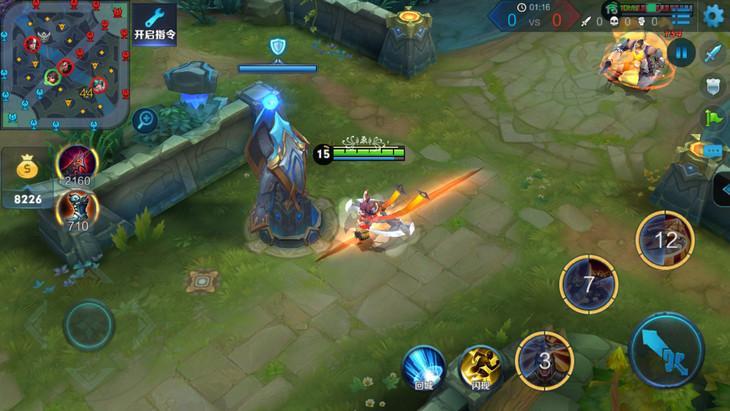Tap the skill showing cooldown 7
The width and height of the screenshot is (730, 411).
click(x=589, y=284)
